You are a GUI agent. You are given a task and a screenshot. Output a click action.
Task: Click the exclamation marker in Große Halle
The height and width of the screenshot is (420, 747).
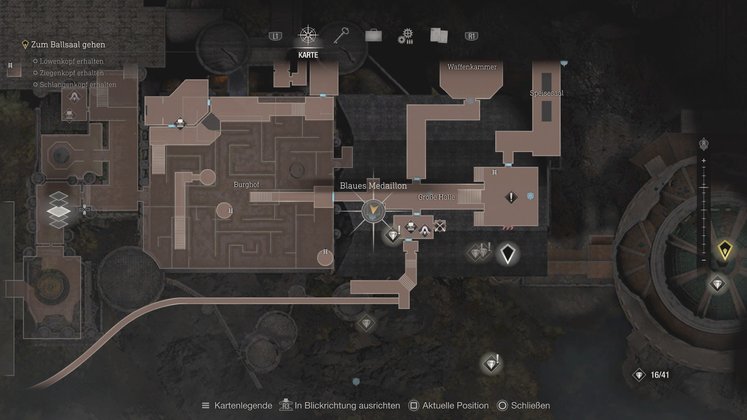point(512,198)
